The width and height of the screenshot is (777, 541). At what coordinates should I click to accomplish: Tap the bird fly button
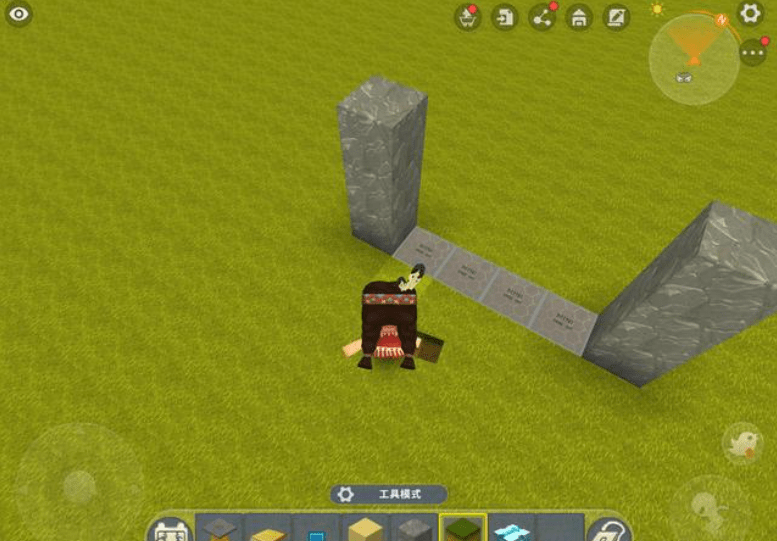(744, 443)
